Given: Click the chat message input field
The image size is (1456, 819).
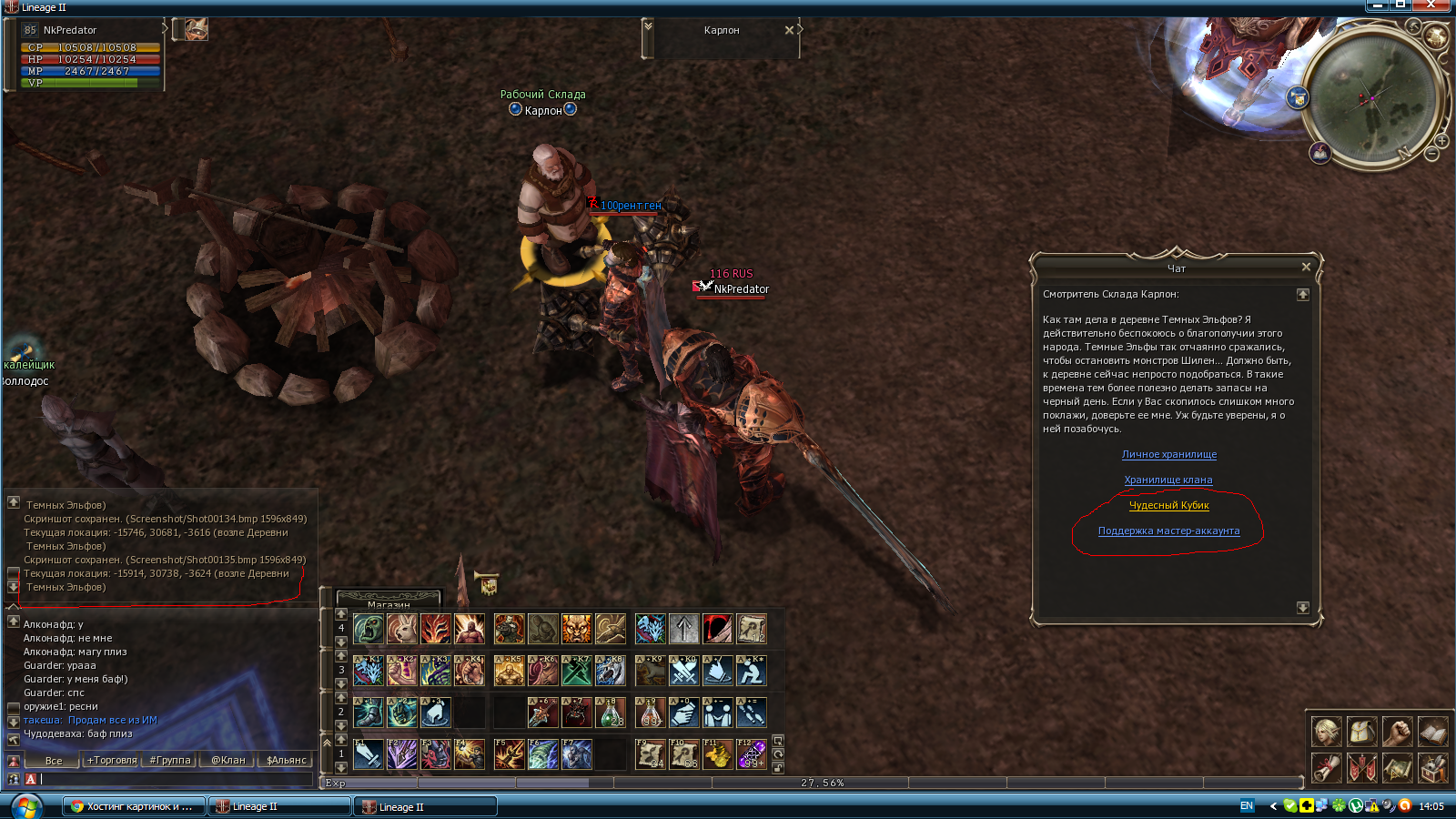Looking at the screenshot, I should [173, 779].
